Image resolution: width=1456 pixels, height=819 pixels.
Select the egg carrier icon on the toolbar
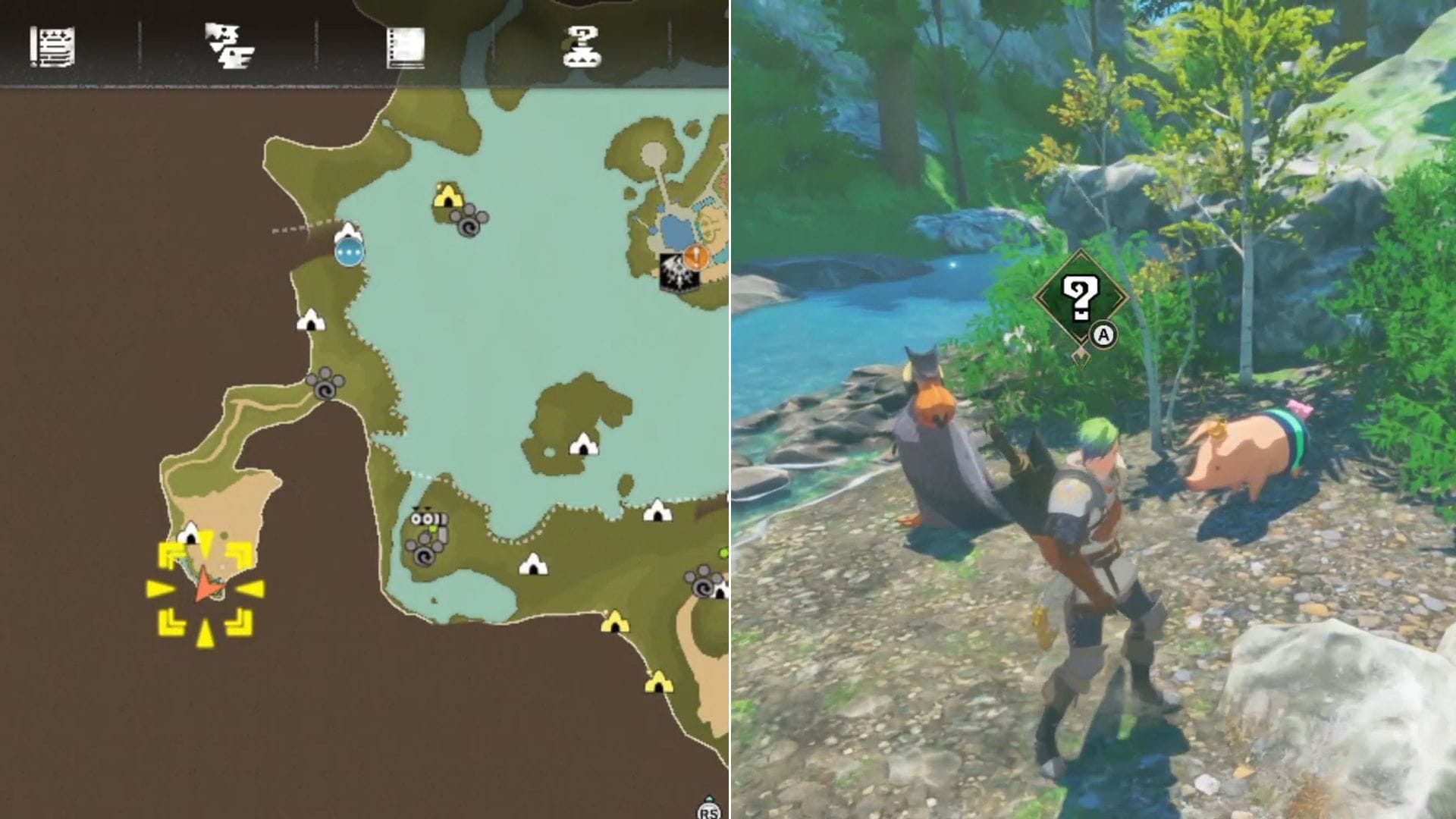pos(580,47)
